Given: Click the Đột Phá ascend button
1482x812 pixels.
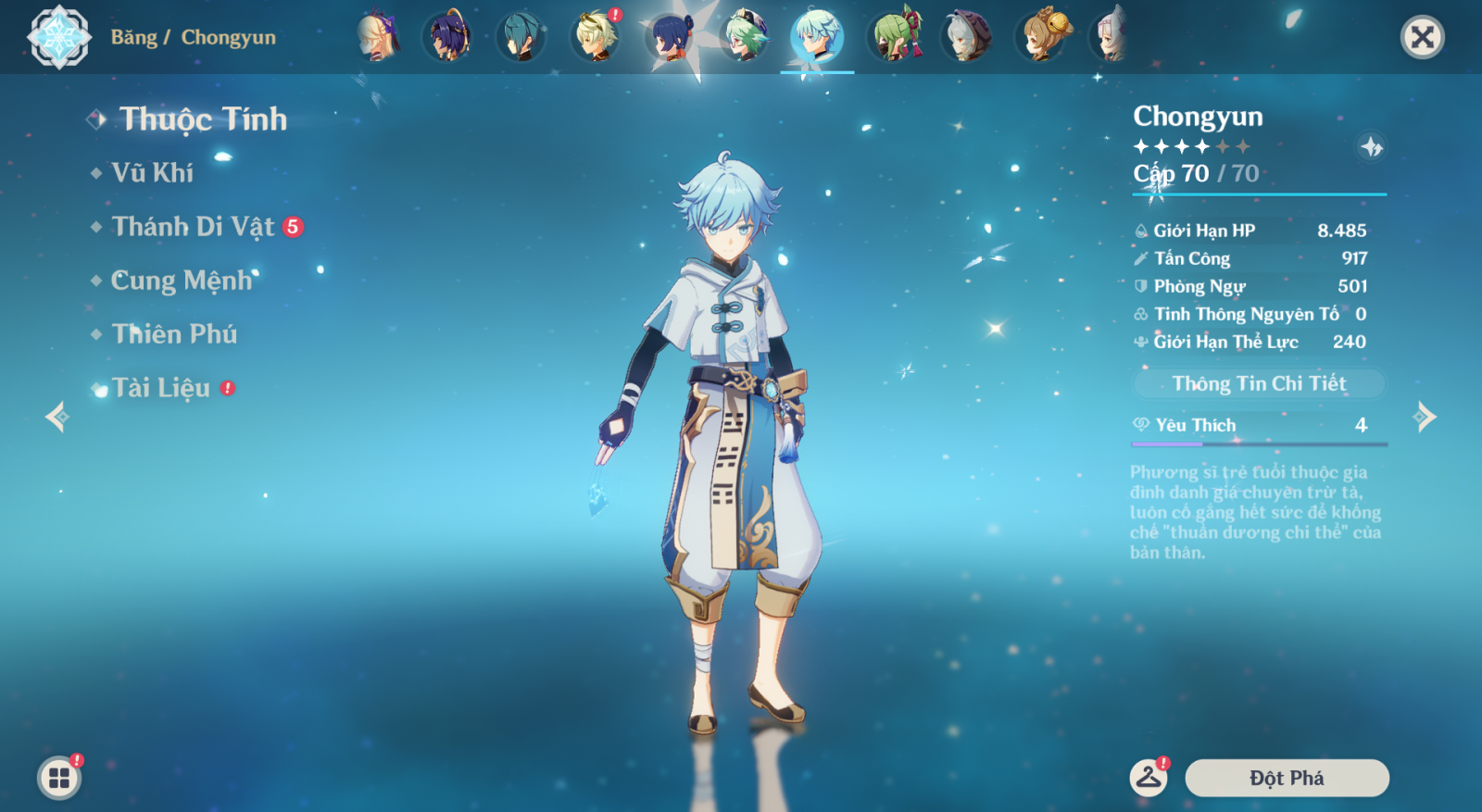Looking at the screenshot, I should [x=1287, y=778].
